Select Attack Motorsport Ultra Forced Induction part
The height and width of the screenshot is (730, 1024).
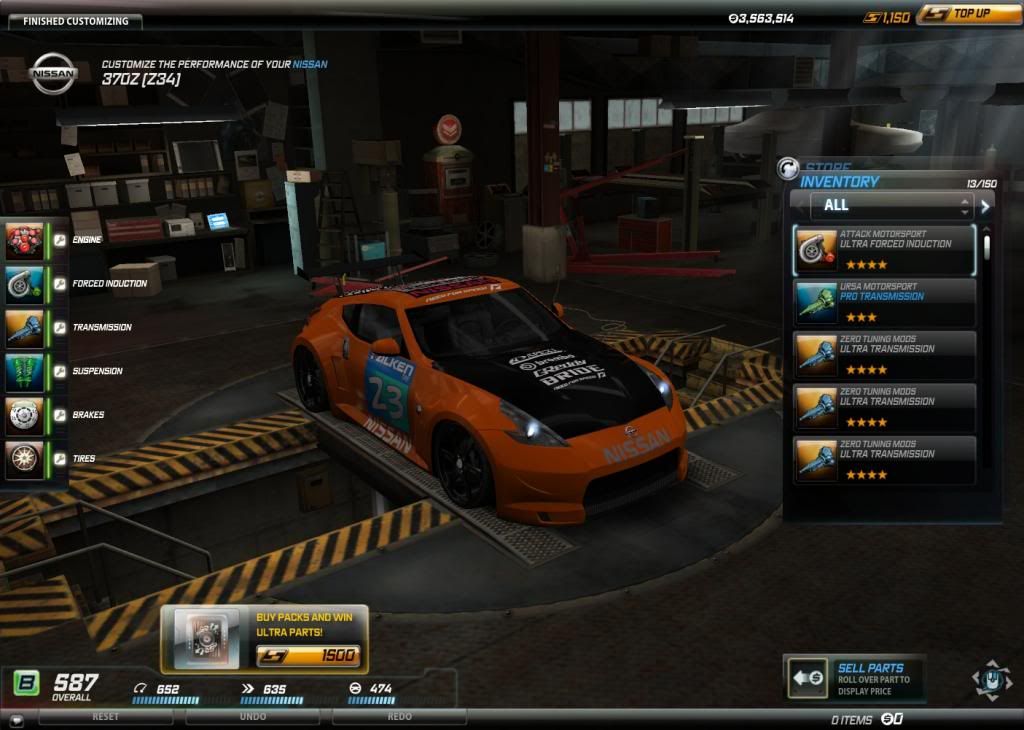[884, 250]
